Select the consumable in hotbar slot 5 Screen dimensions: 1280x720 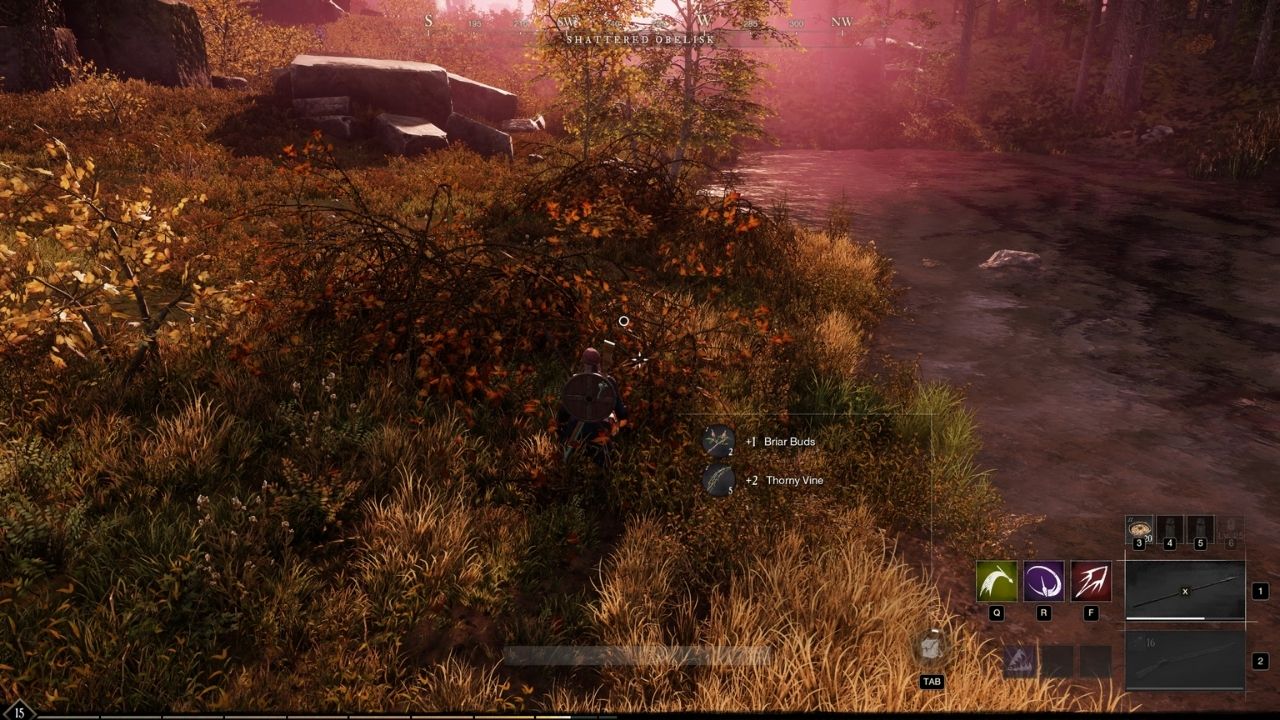click(x=1199, y=527)
